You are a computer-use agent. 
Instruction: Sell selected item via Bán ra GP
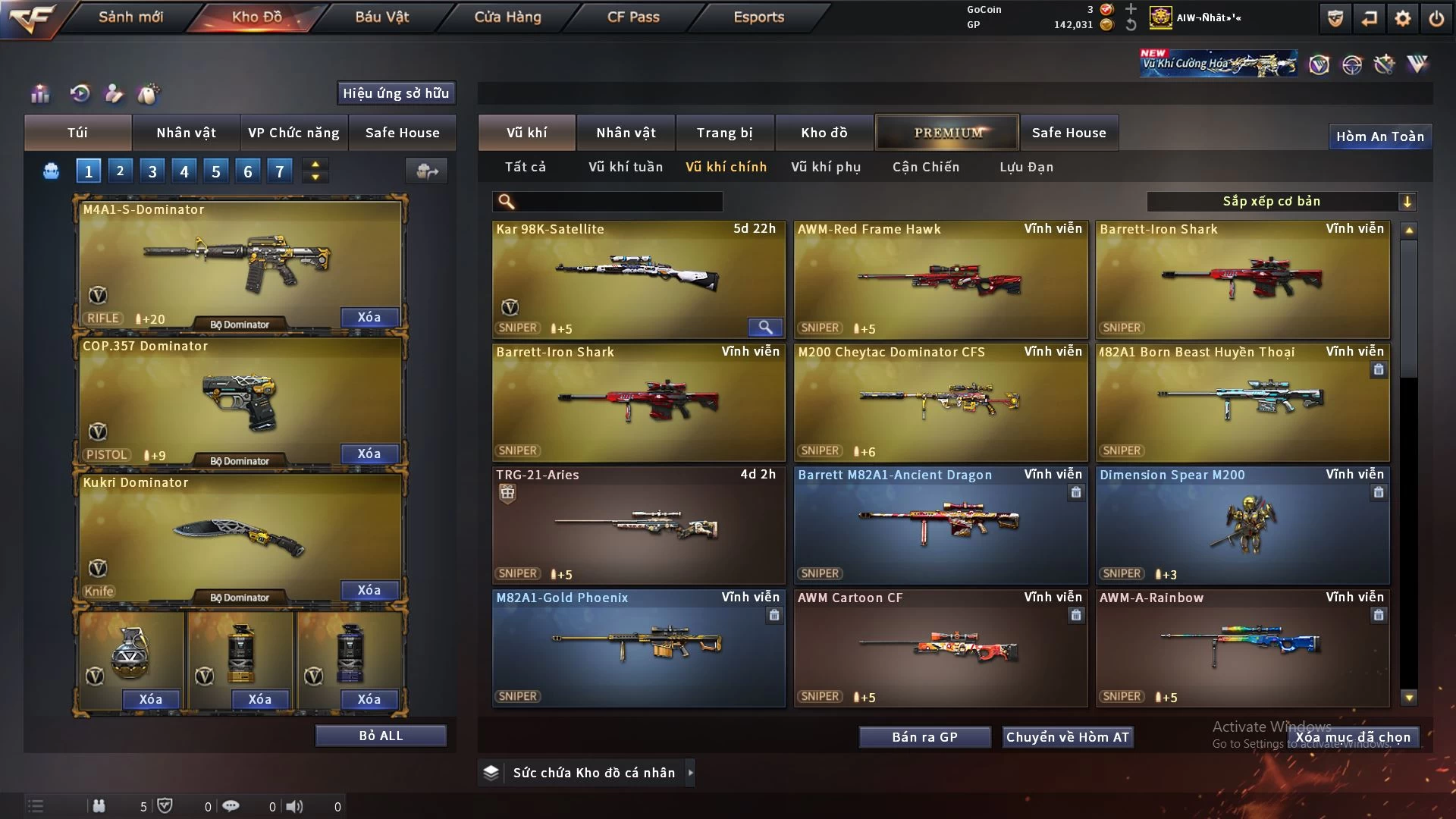coord(924,737)
